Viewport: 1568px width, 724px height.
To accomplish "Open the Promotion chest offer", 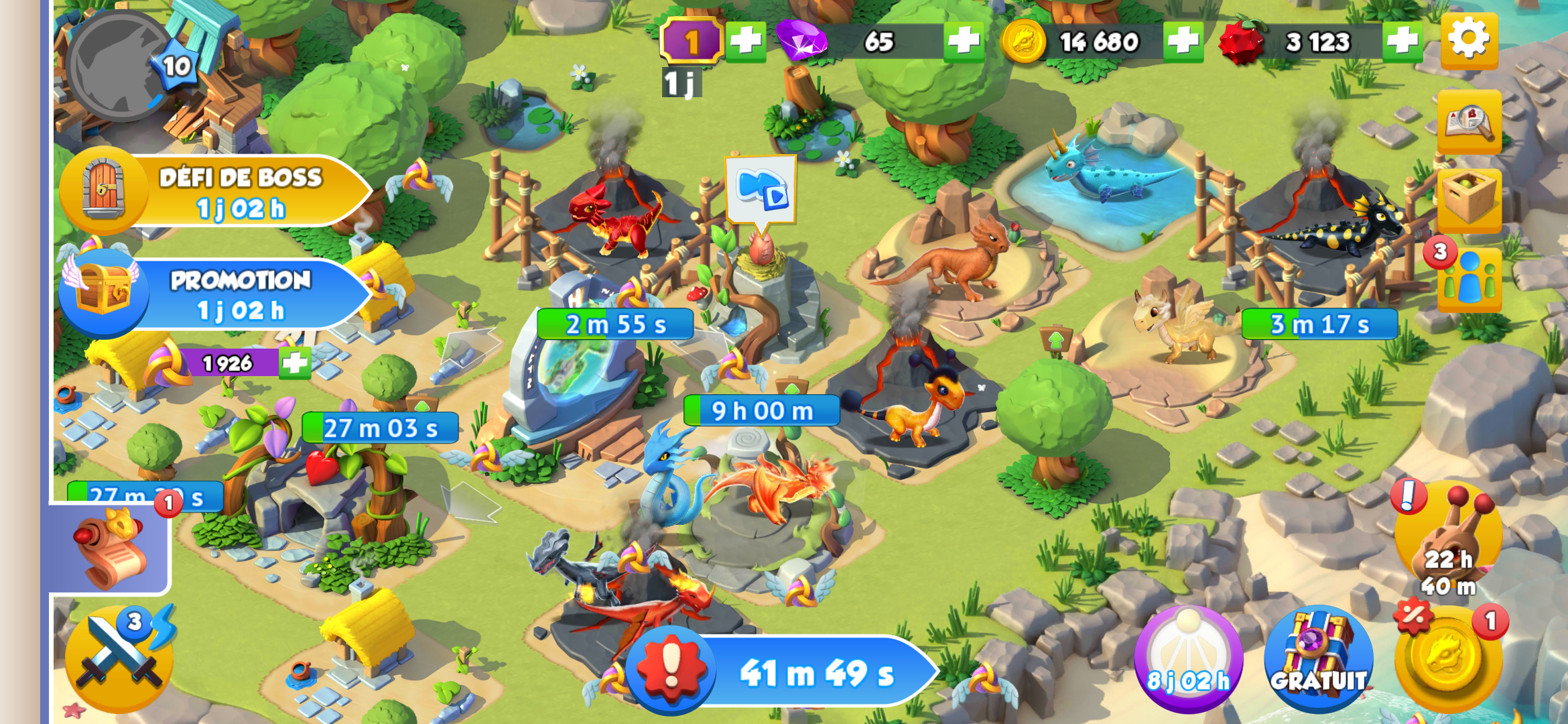I will 214,295.
